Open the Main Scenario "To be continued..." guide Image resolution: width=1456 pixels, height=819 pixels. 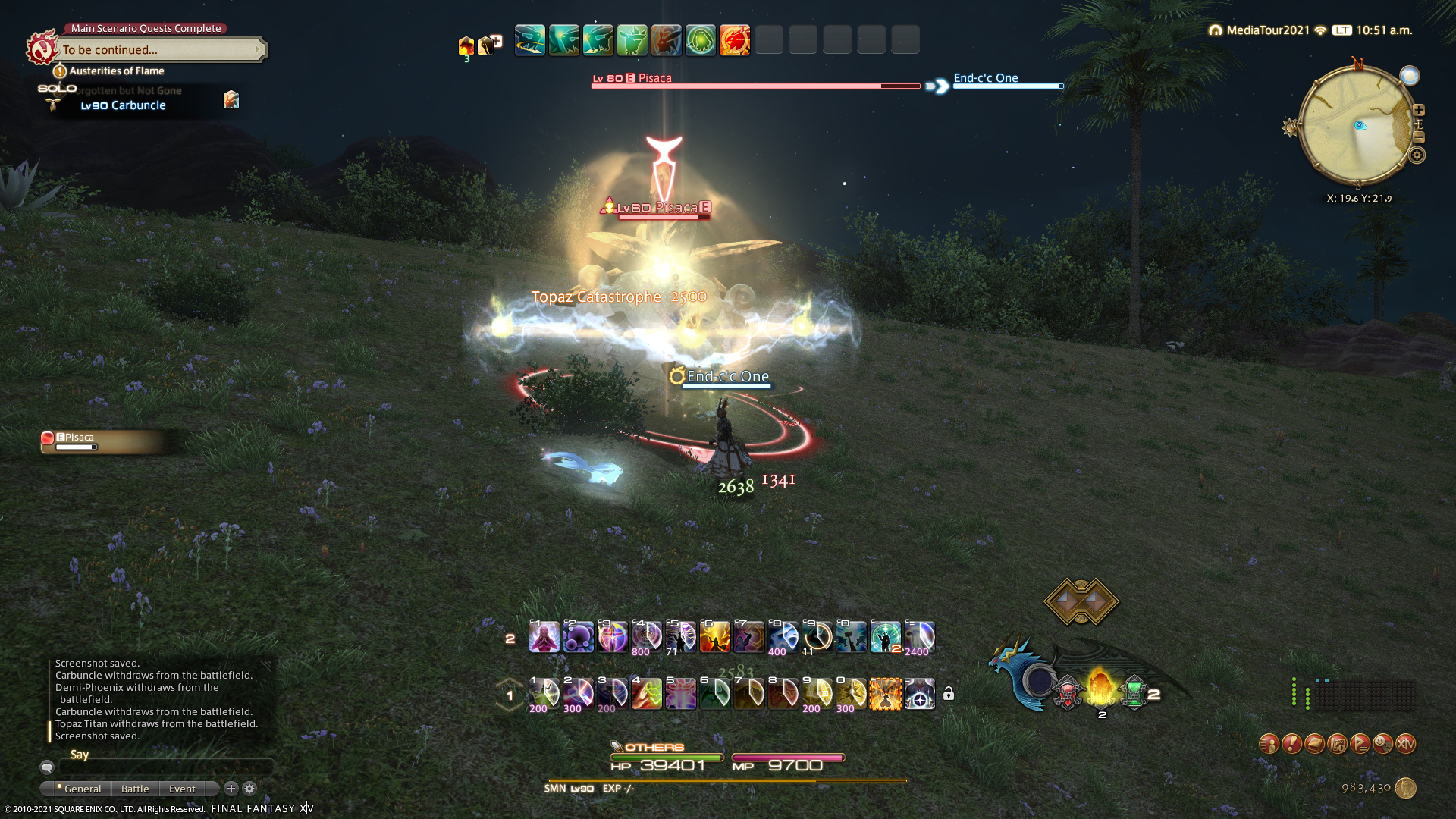(161, 50)
